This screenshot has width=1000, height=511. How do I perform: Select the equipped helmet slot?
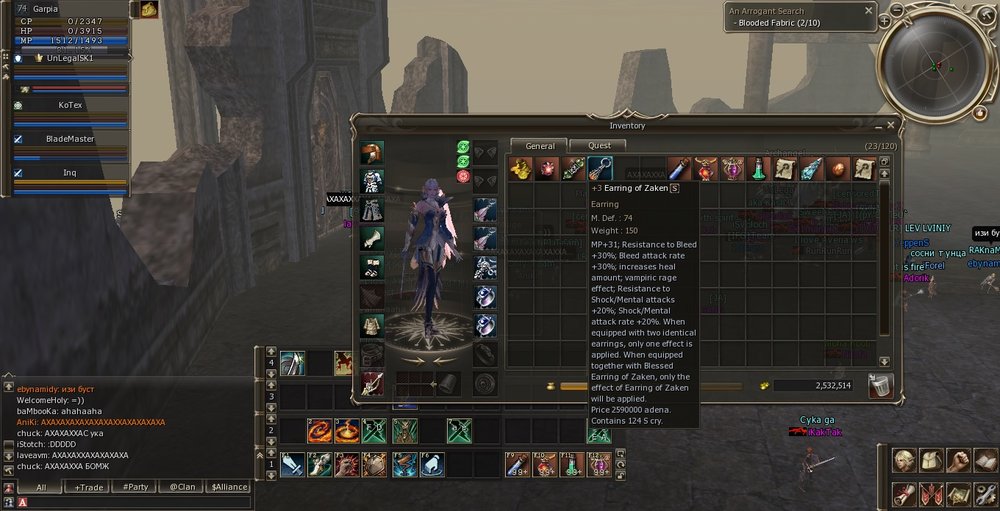[x=372, y=153]
